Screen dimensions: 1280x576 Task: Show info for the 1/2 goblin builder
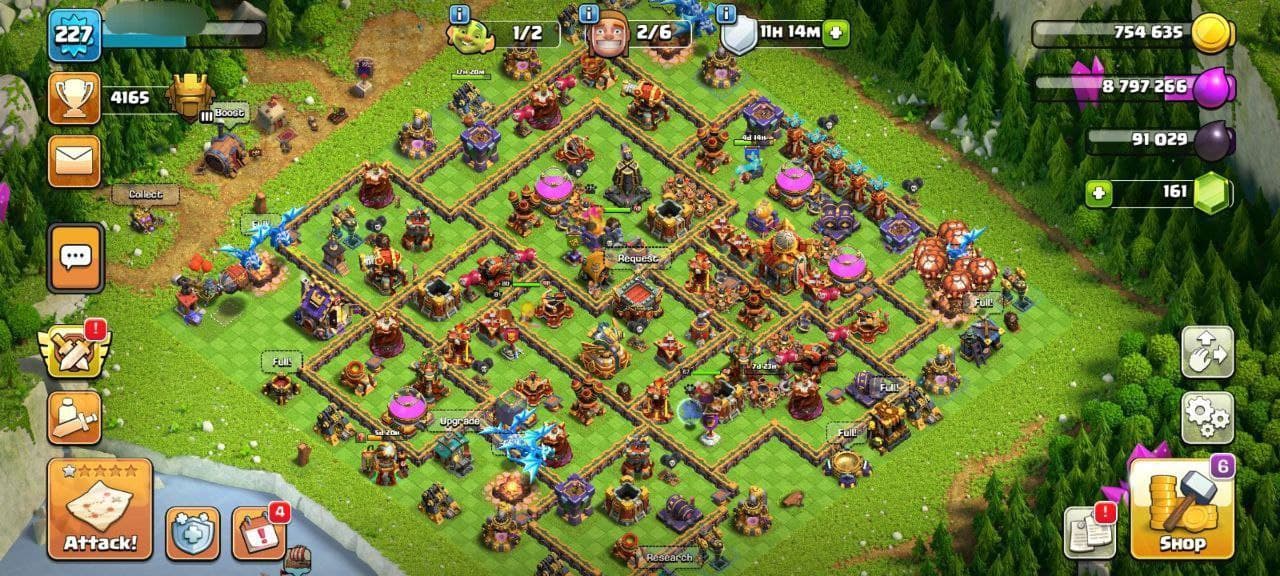pos(459,13)
